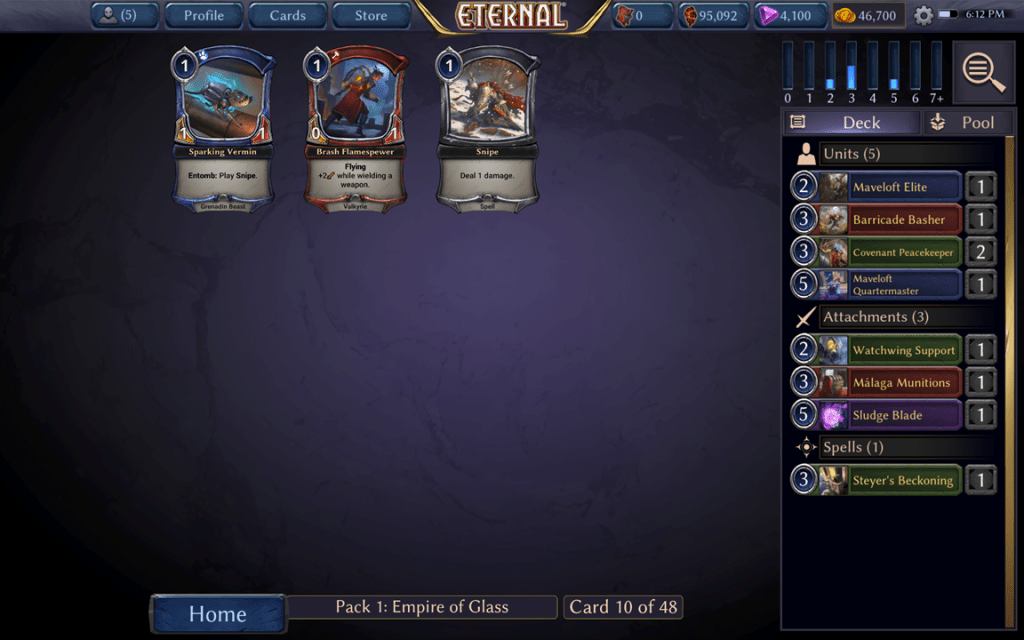Return to Home

[218, 613]
